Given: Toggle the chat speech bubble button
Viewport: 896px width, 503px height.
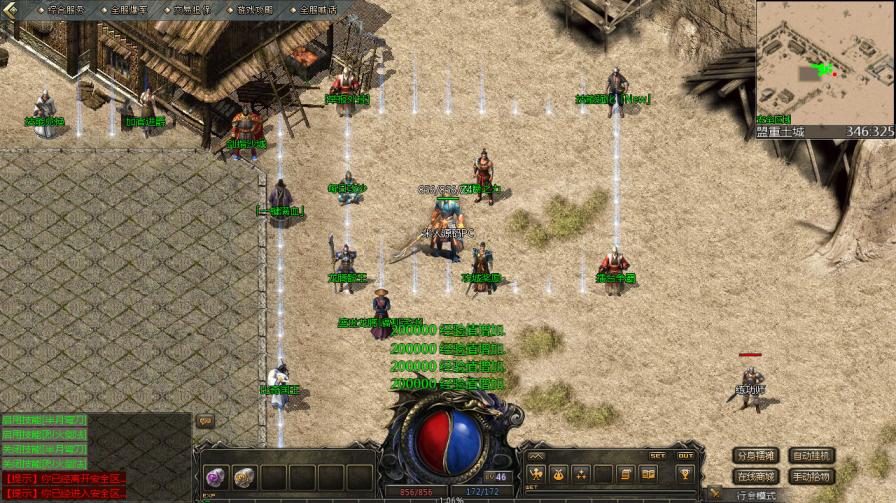Looking at the screenshot, I should pyautogui.click(x=205, y=421).
